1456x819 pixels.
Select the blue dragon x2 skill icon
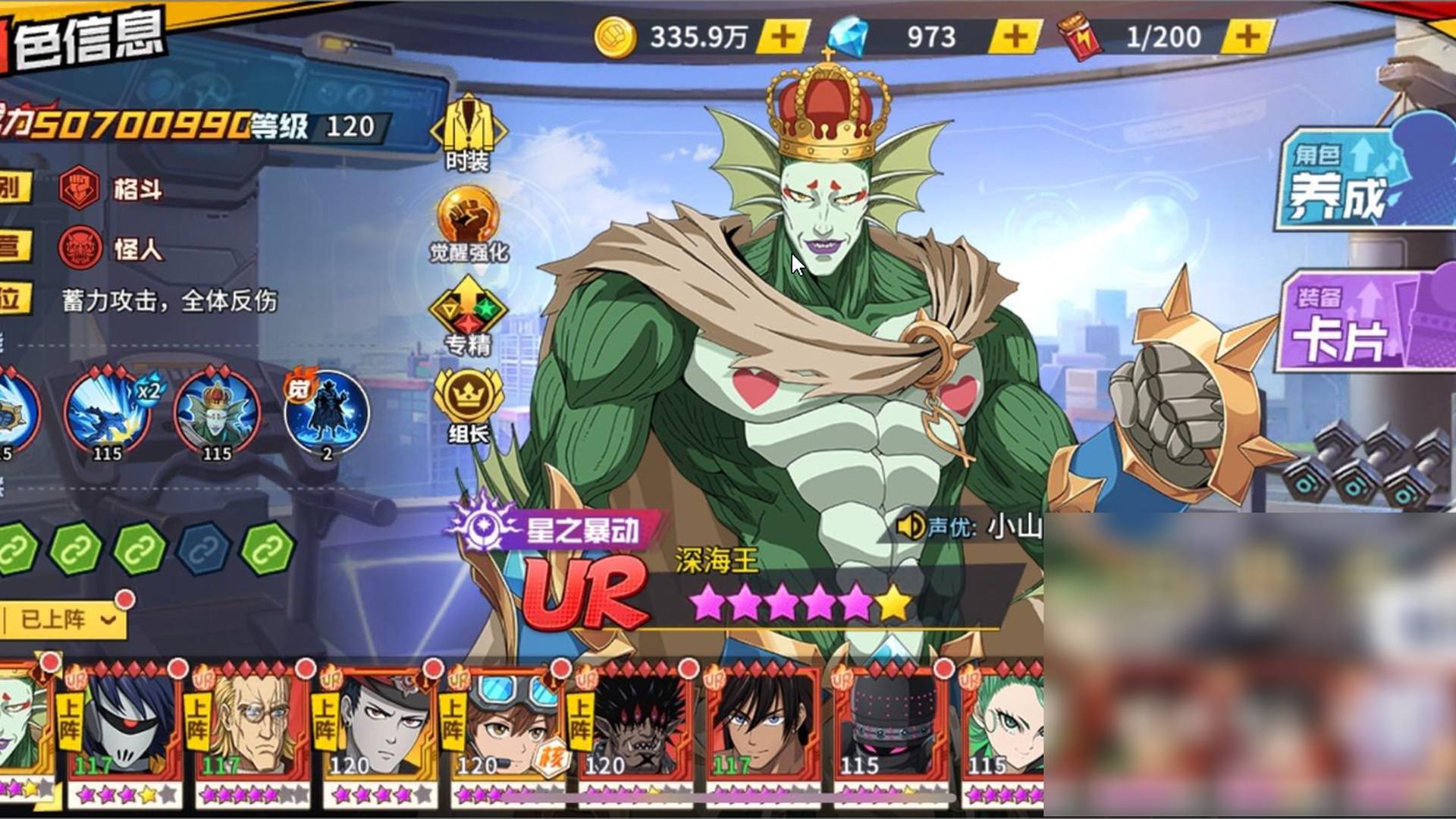click(x=107, y=413)
